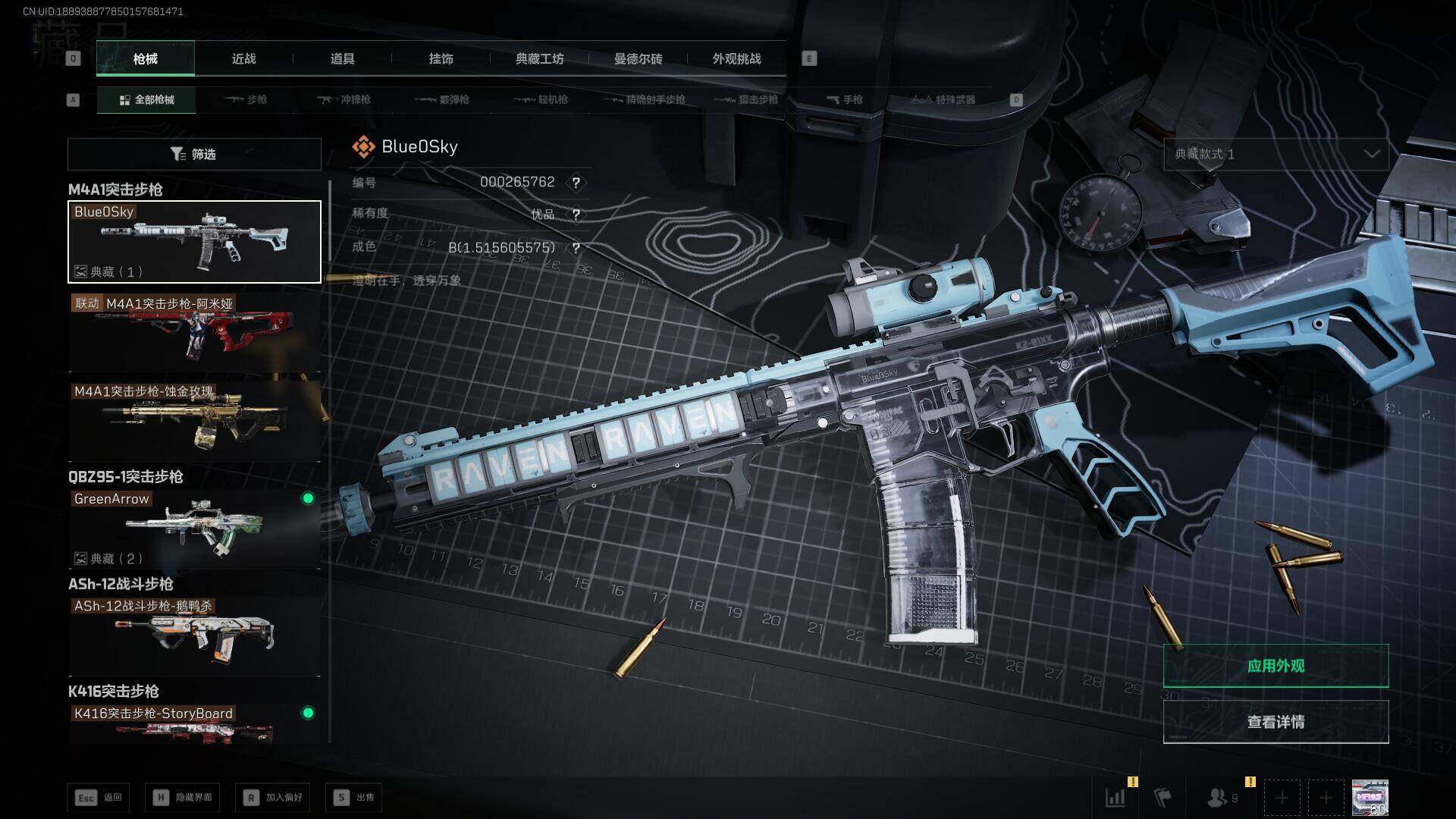Open the 道具 items tab

tap(342, 58)
